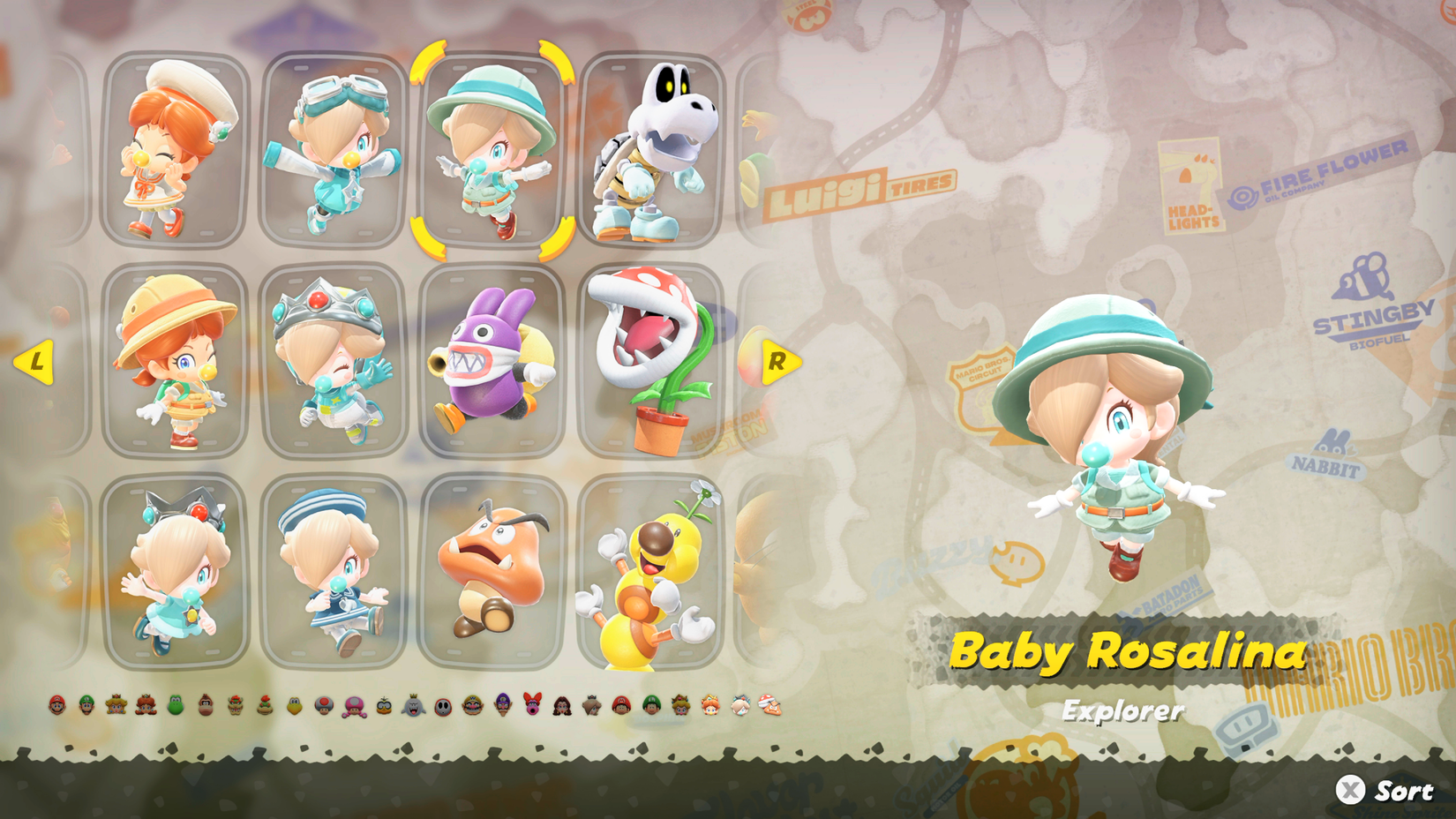The image size is (1456, 819).
Task: Select Luigi's head icon in the character row
Action: coord(86,706)
